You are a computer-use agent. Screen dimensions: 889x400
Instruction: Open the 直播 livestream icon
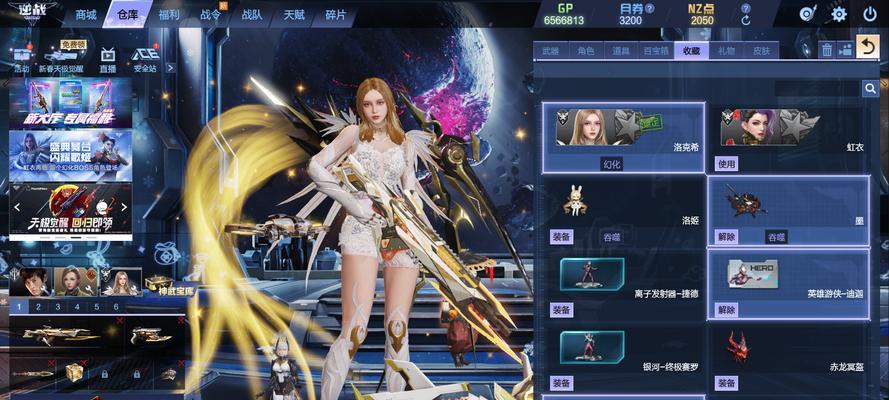108,59
